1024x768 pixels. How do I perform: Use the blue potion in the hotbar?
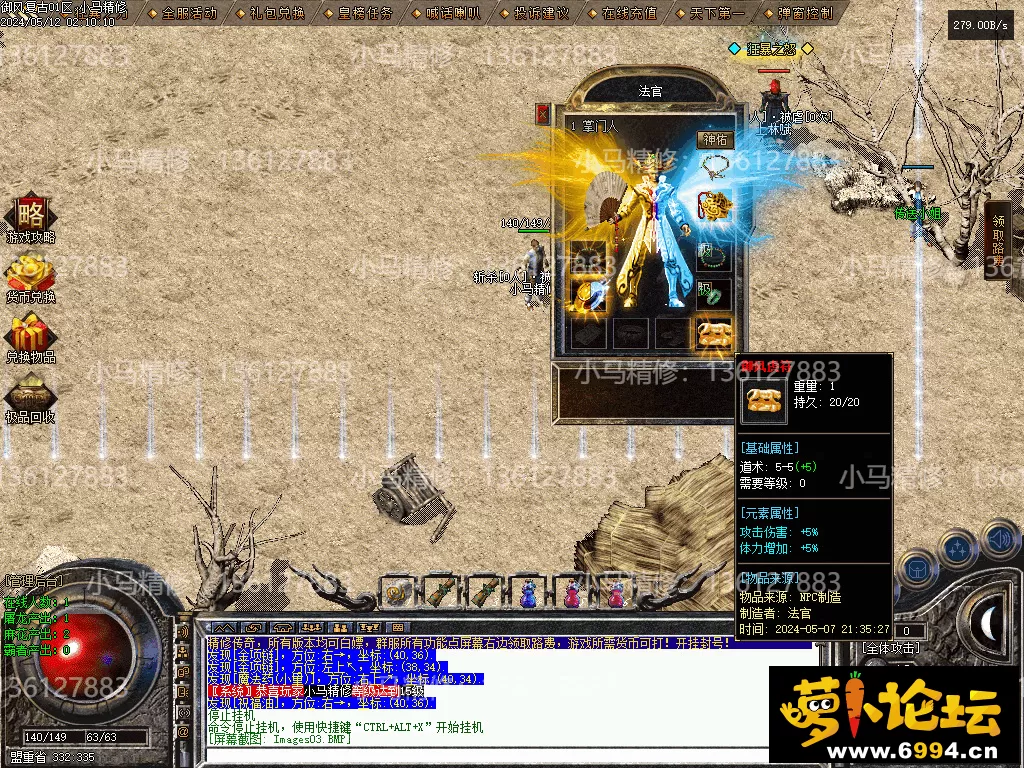click(x=527, y=593)
